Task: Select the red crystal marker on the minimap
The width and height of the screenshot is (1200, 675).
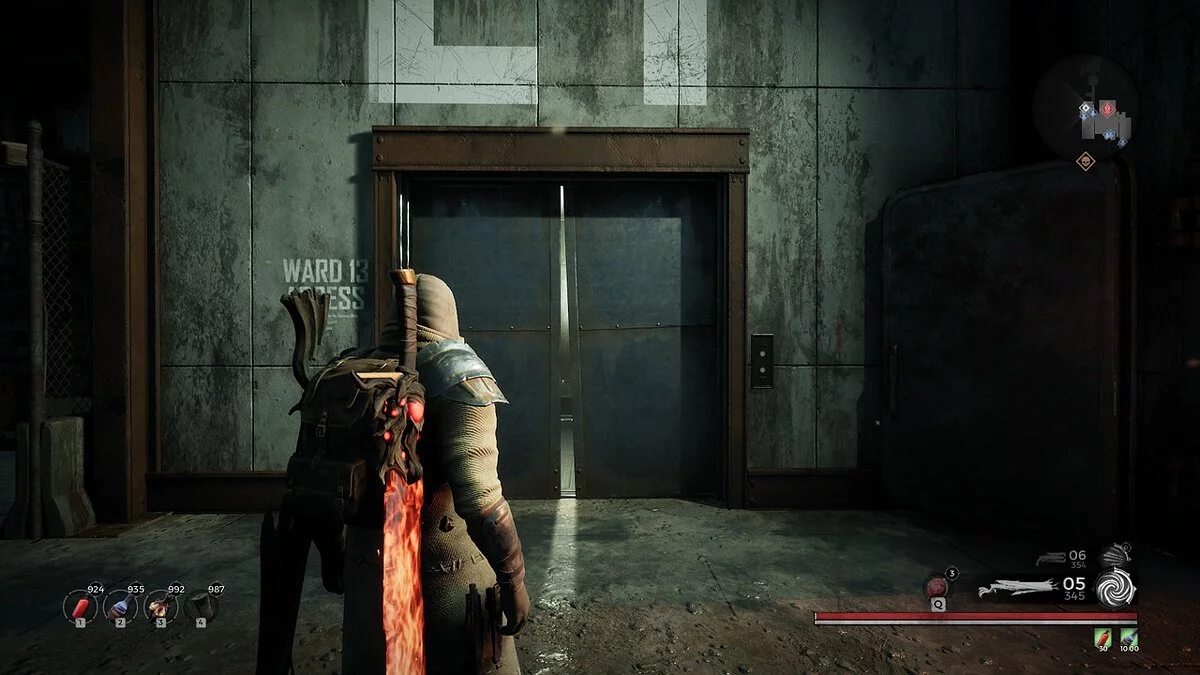Action: pyautogui.click(x=1108, y=107)
